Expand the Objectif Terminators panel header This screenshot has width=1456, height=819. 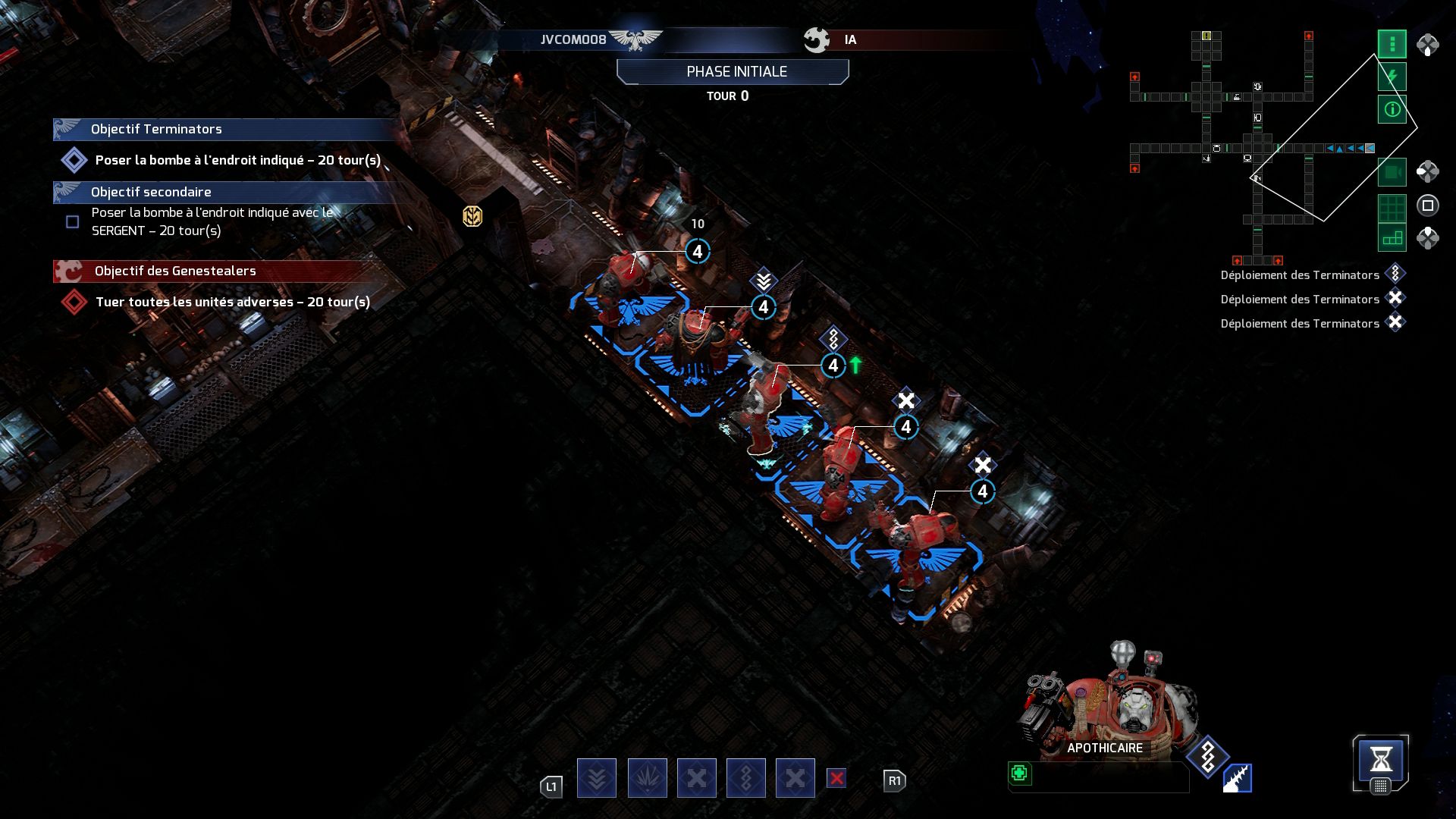[x=220, y=129]
